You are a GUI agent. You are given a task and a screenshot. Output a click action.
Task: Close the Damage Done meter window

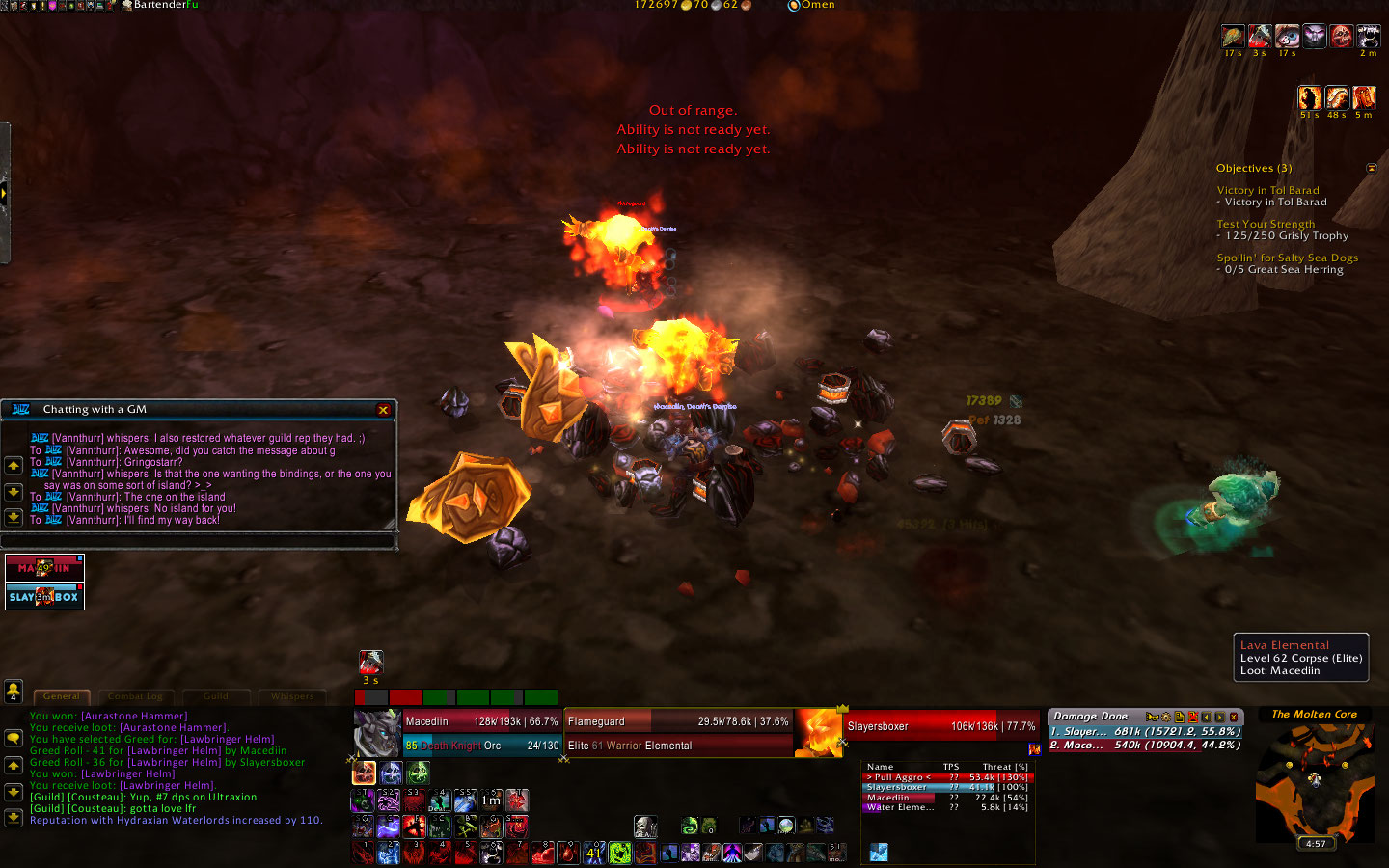point(1234,717)
